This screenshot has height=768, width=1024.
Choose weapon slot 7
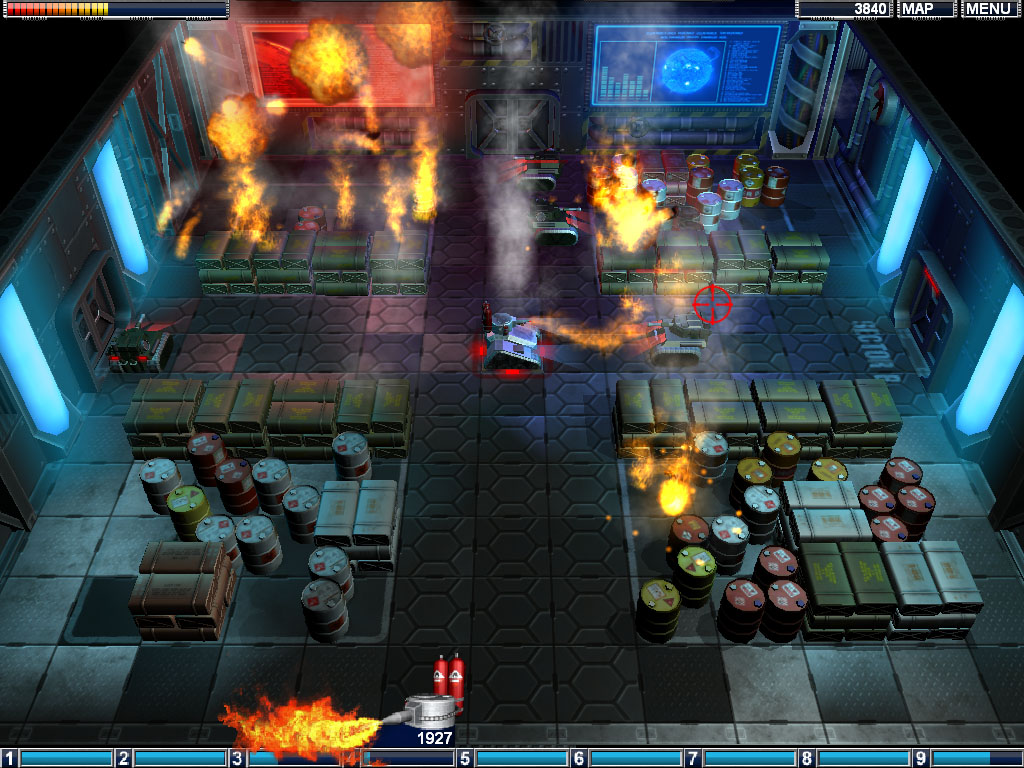[x=741, y=758]
